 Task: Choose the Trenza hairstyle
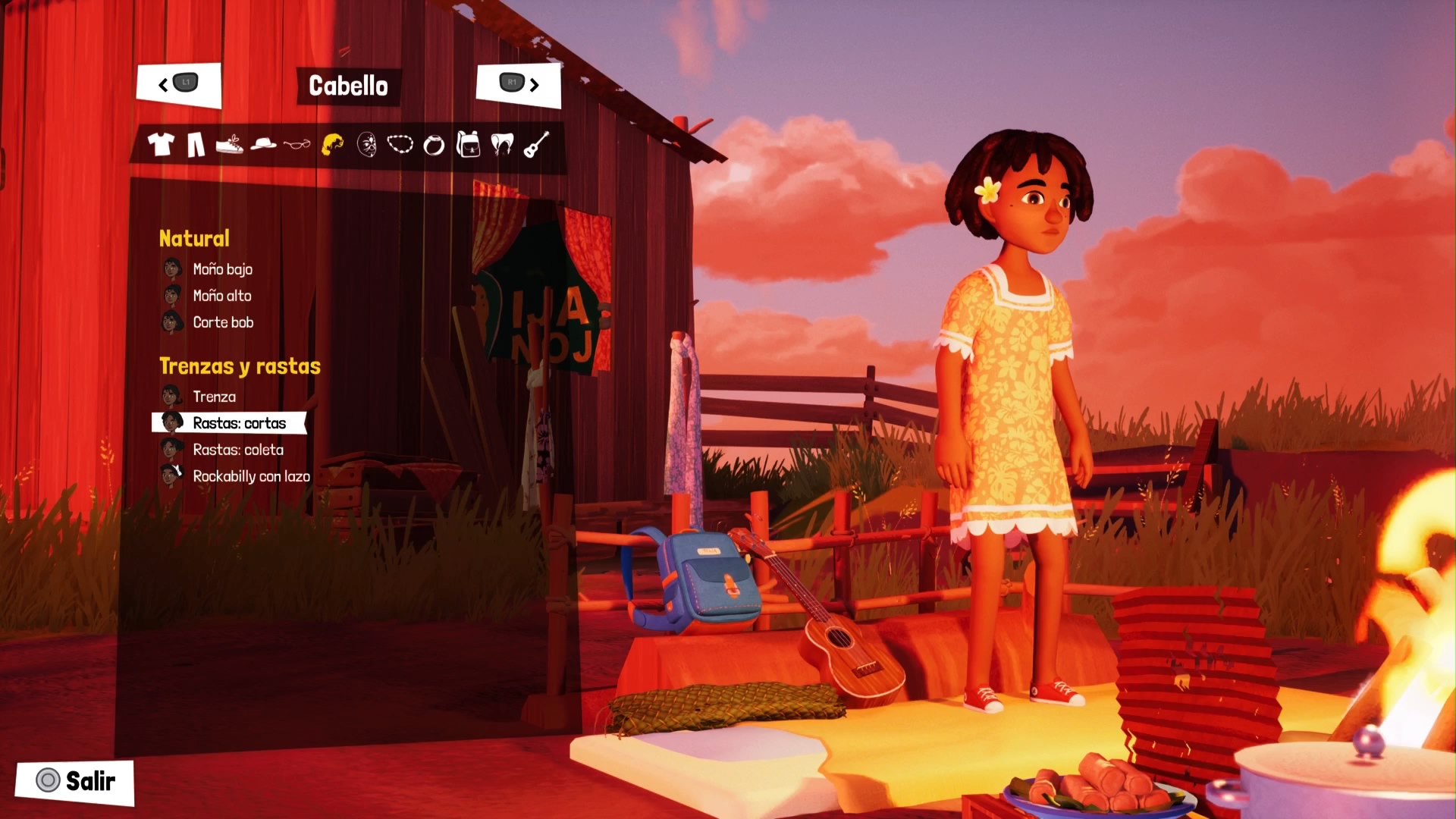[214, 397]
